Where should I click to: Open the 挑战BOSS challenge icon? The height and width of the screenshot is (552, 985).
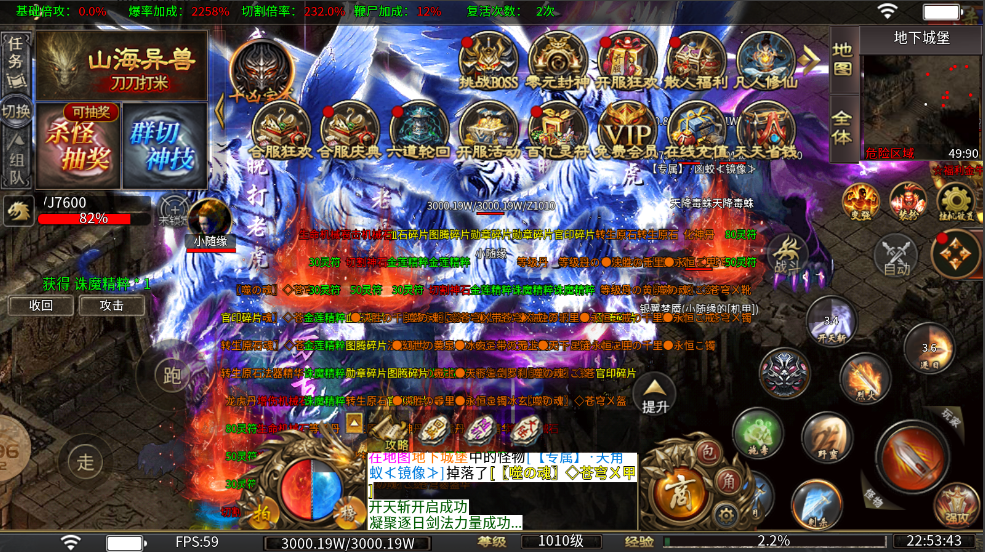click(x=487, y=60)
